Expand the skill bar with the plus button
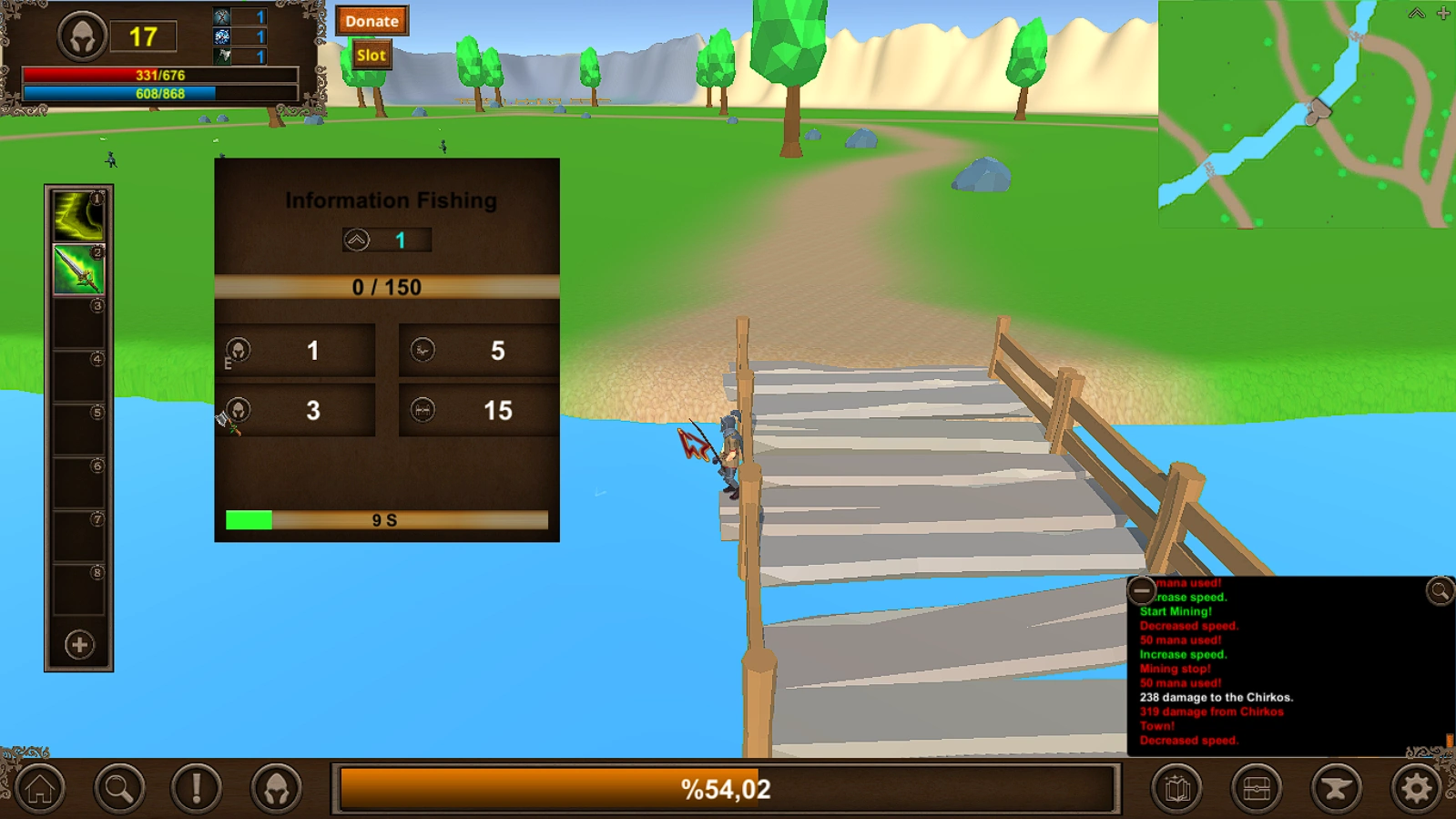The image size is (1456, 819). pos(79,643)
